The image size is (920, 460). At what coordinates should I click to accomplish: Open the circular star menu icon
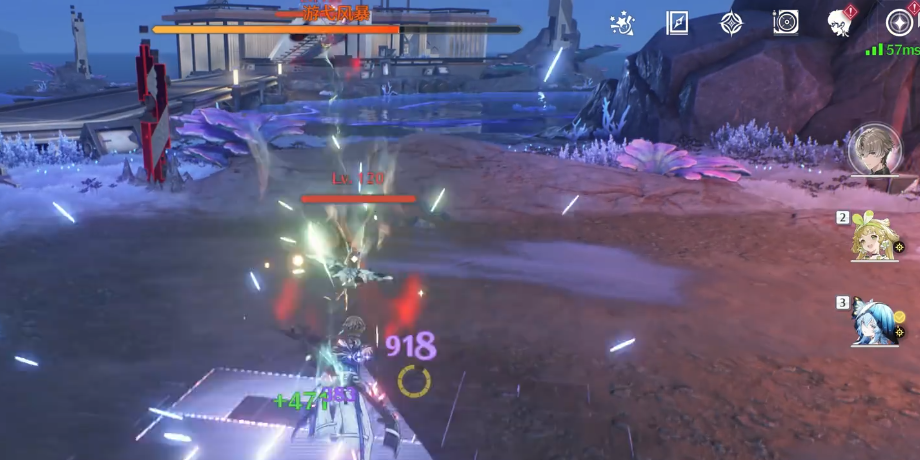(x=899, y=22)
